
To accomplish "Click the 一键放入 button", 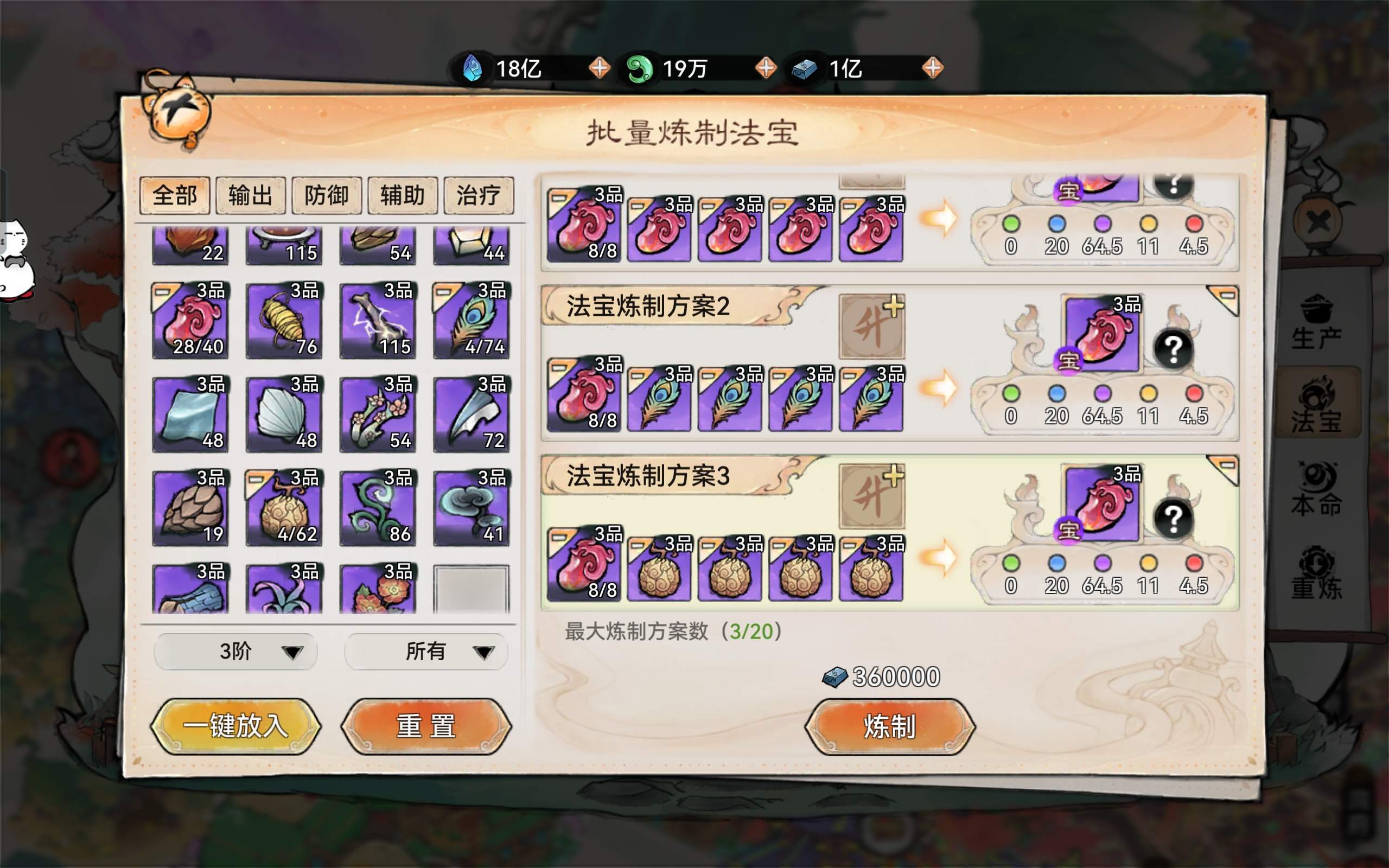I will click(237, 726).
